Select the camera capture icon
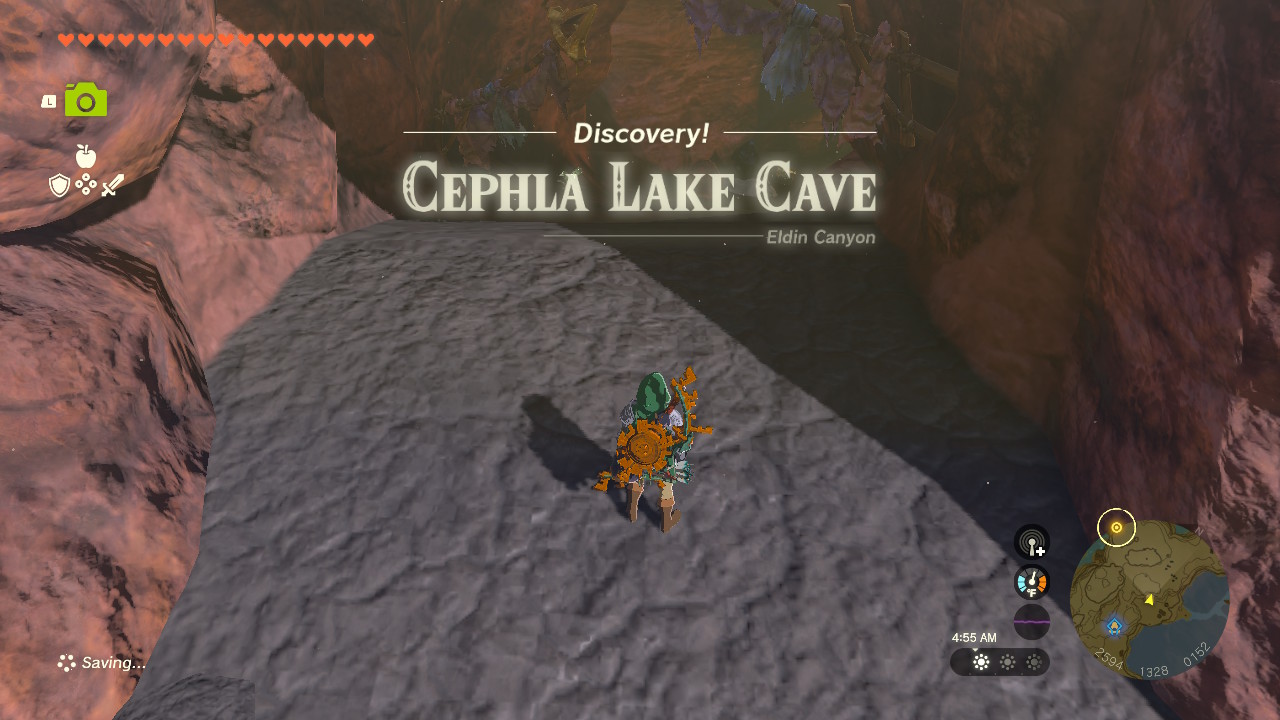Screen dimensions: 1280x720 click(85, 99)
